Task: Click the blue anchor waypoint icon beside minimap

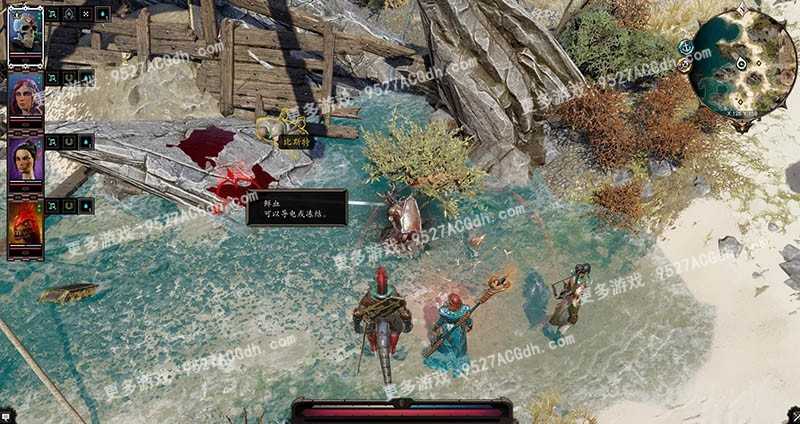Action: coord(686,46)
